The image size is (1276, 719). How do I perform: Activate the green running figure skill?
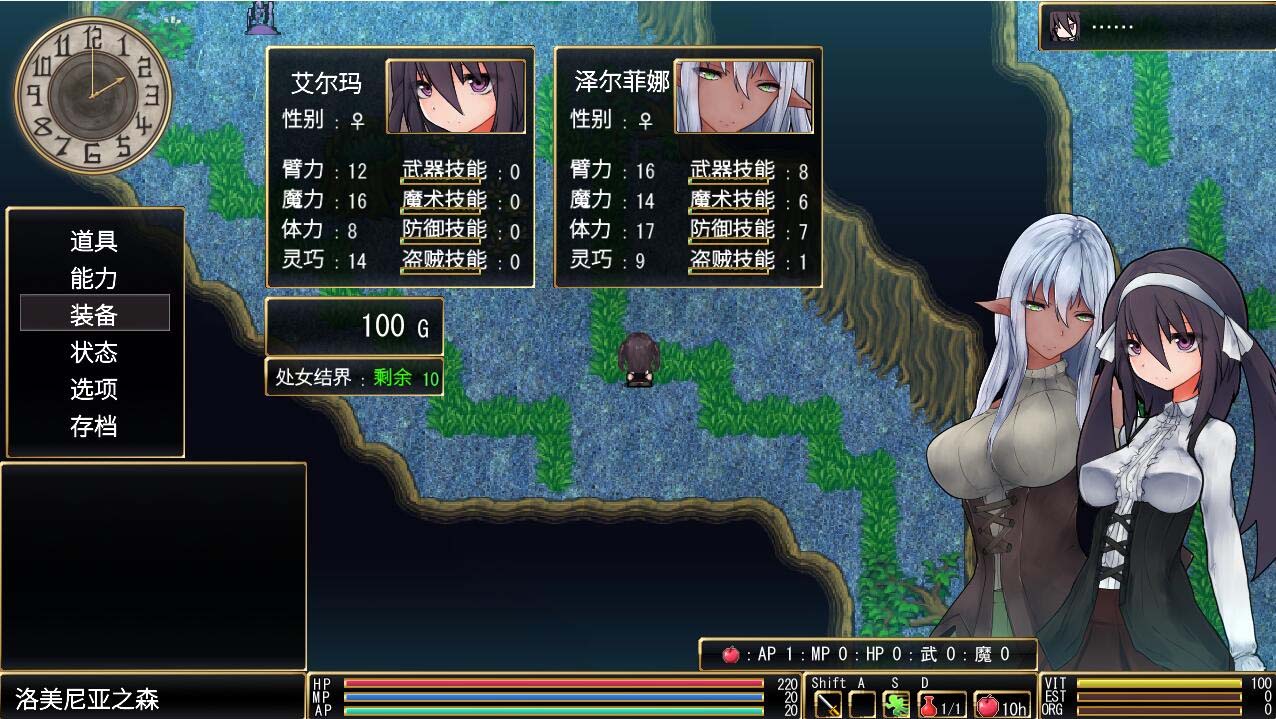(896, 704)
